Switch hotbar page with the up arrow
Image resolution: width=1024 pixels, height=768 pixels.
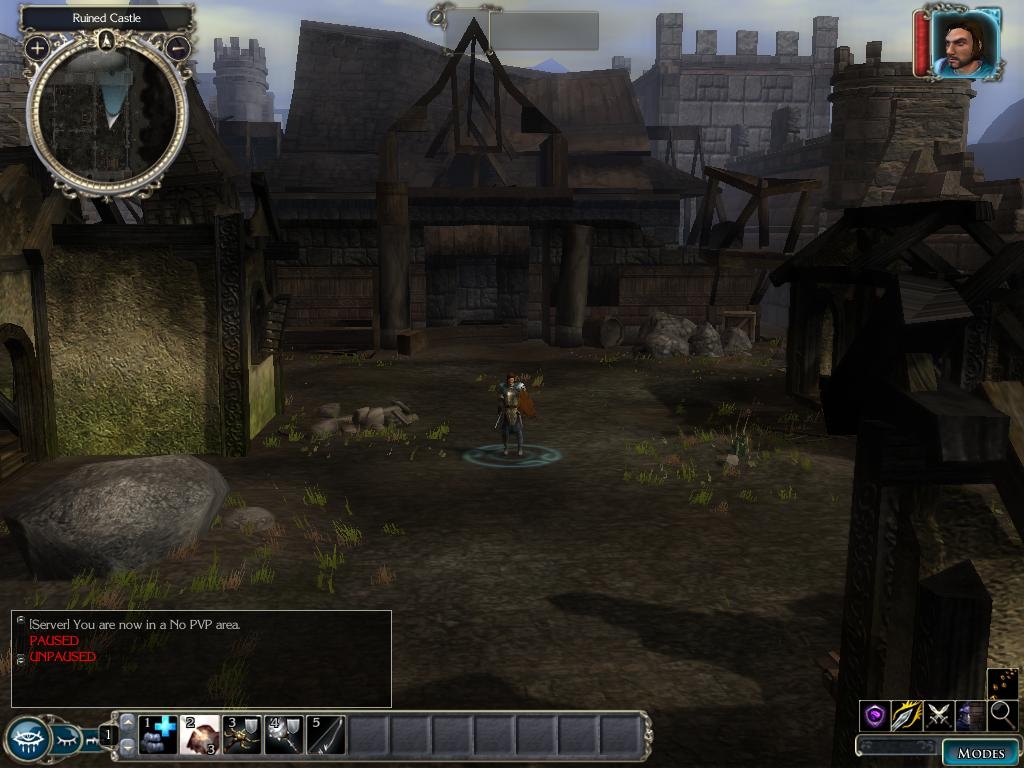(x=127, y=722)
